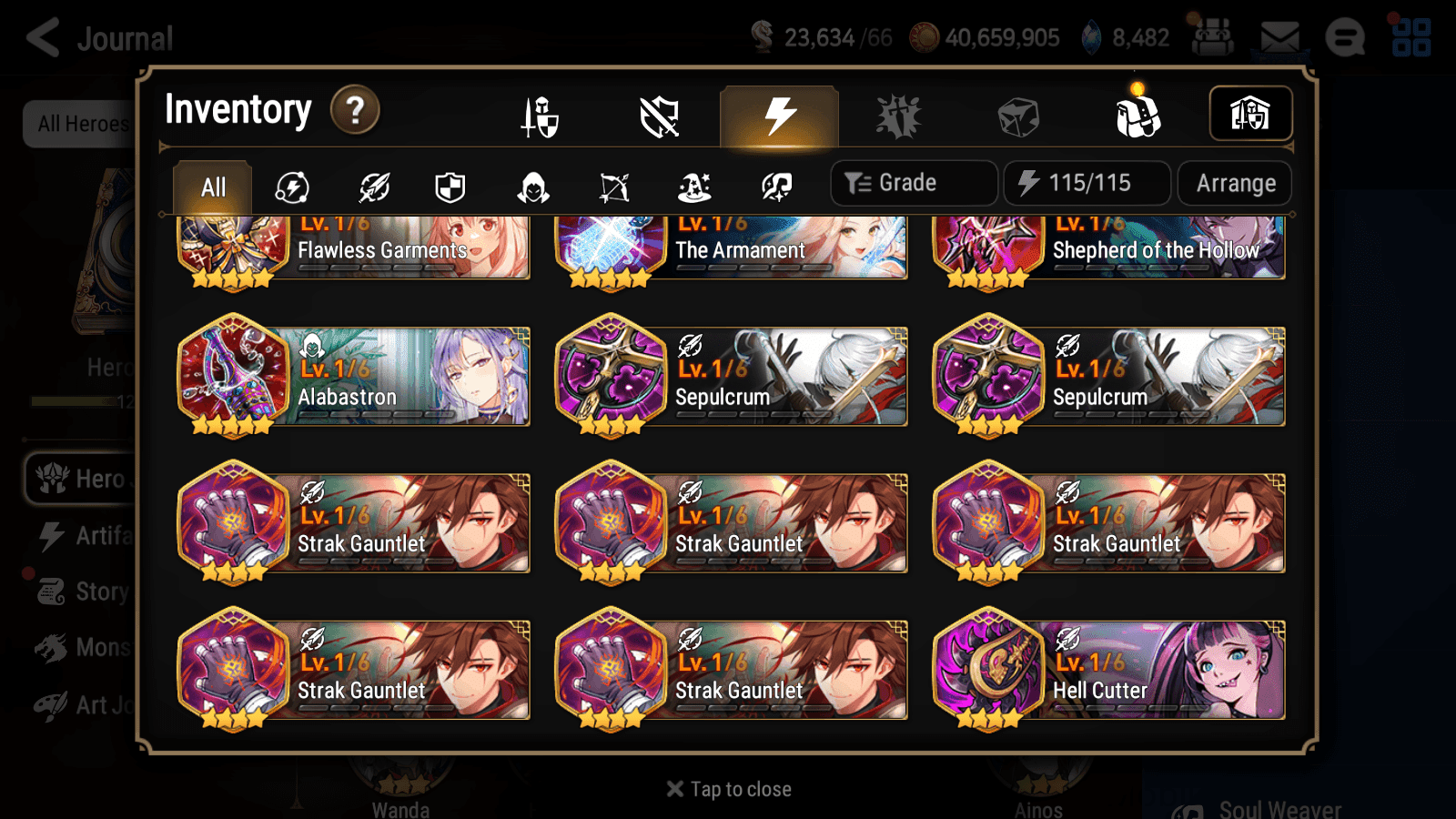Open the mailbox icon
Screen dimensions: 1456x819
[x=1278, y=36]
